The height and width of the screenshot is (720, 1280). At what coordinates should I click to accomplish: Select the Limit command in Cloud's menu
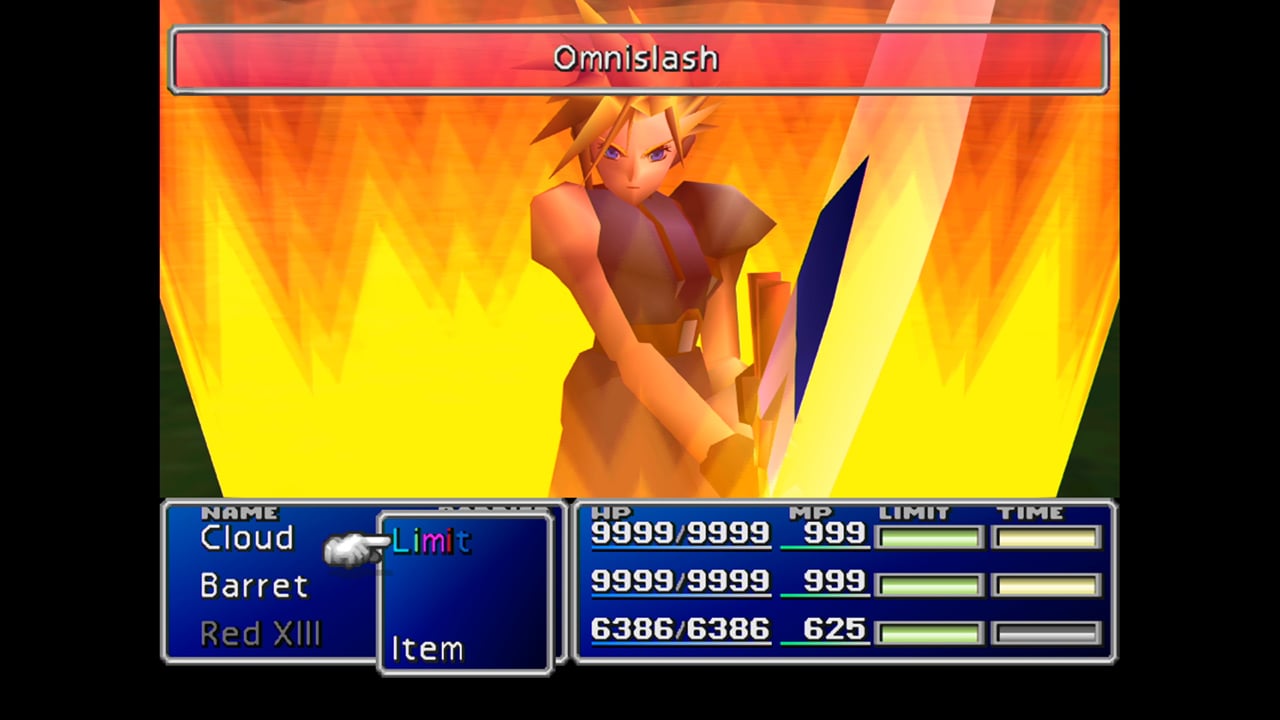point(430,542)
